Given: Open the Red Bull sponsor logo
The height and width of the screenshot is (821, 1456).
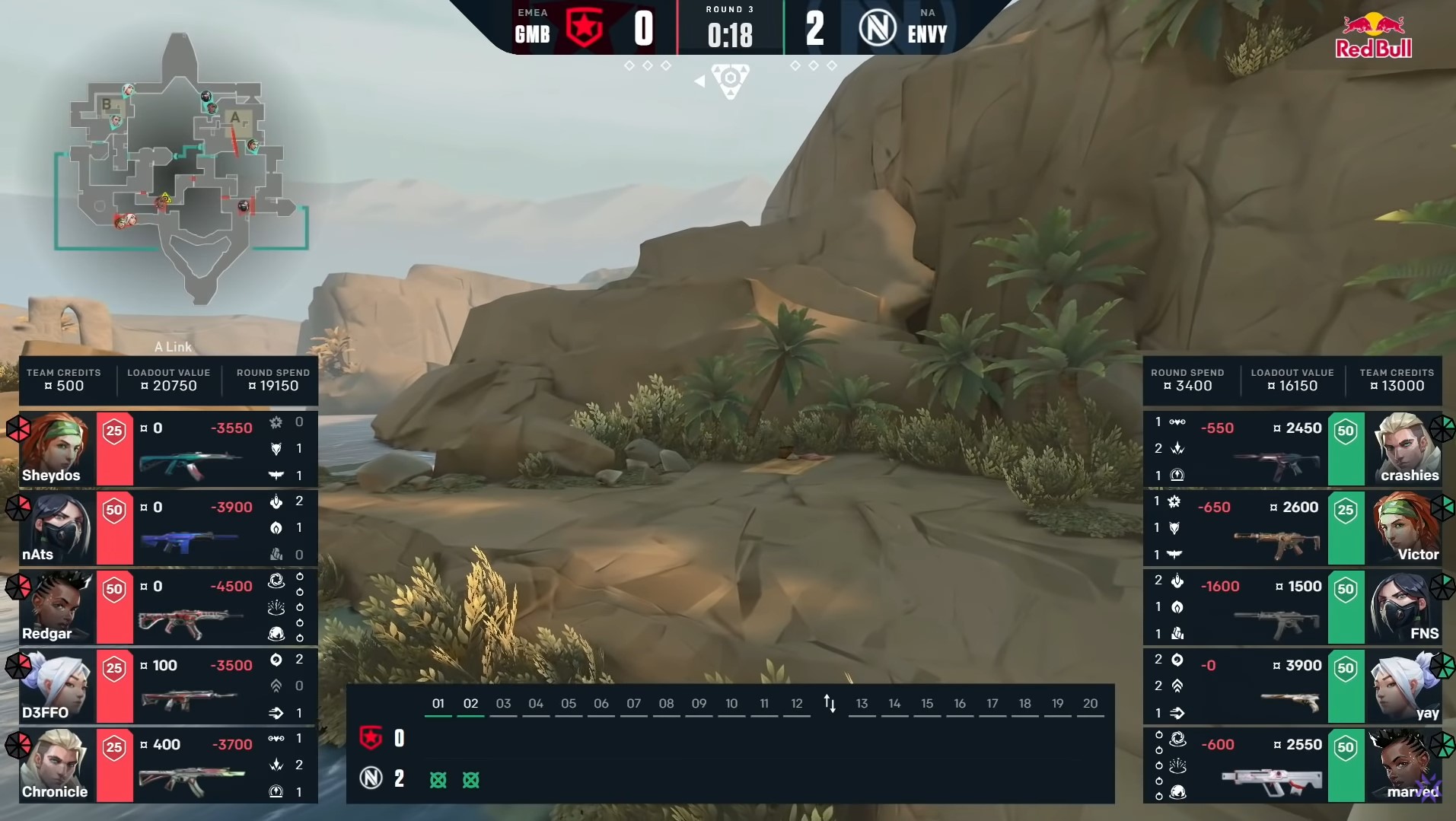Looking at the screenshot, I should coord(1373,37).
